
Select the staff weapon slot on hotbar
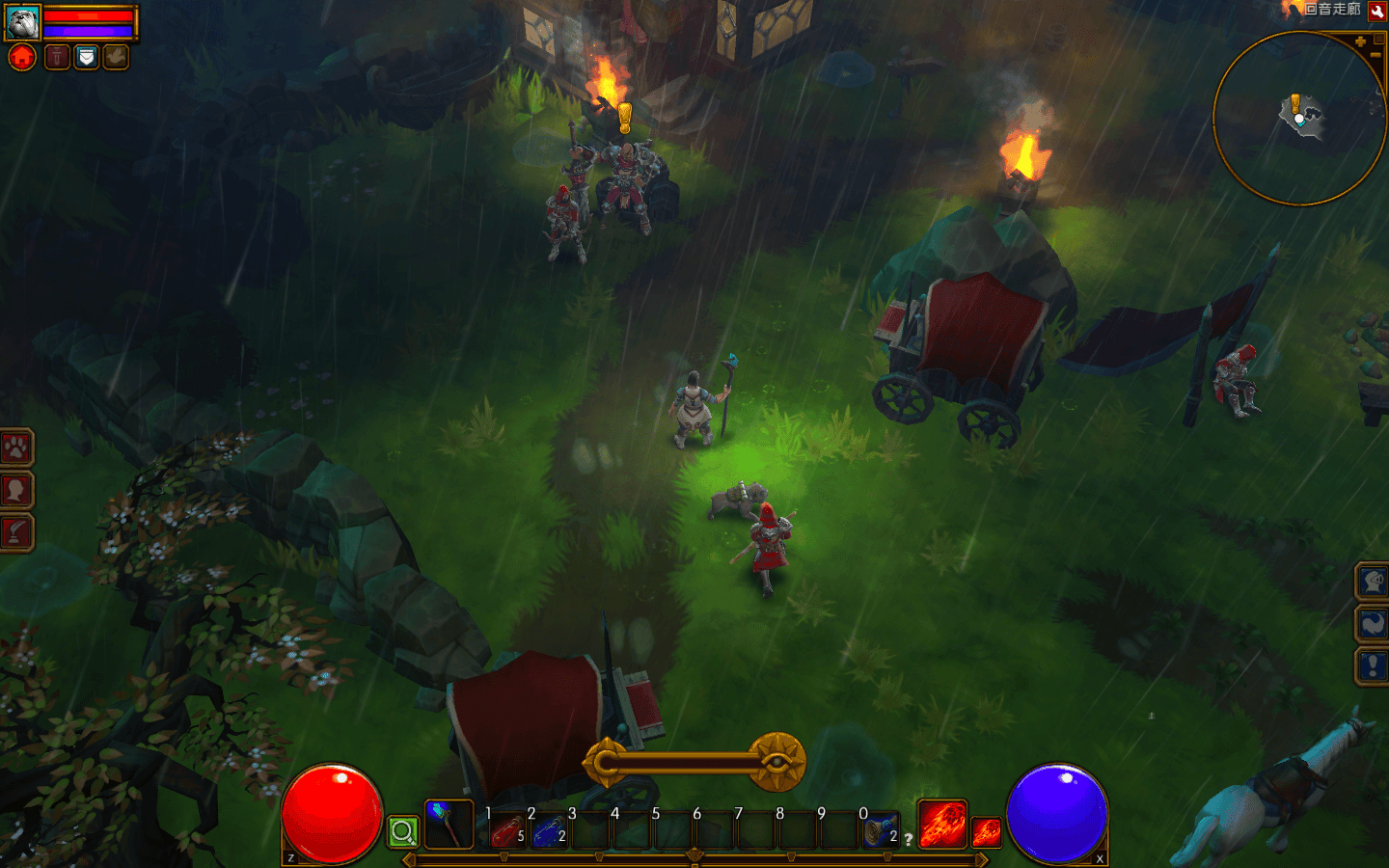[449, 825]
